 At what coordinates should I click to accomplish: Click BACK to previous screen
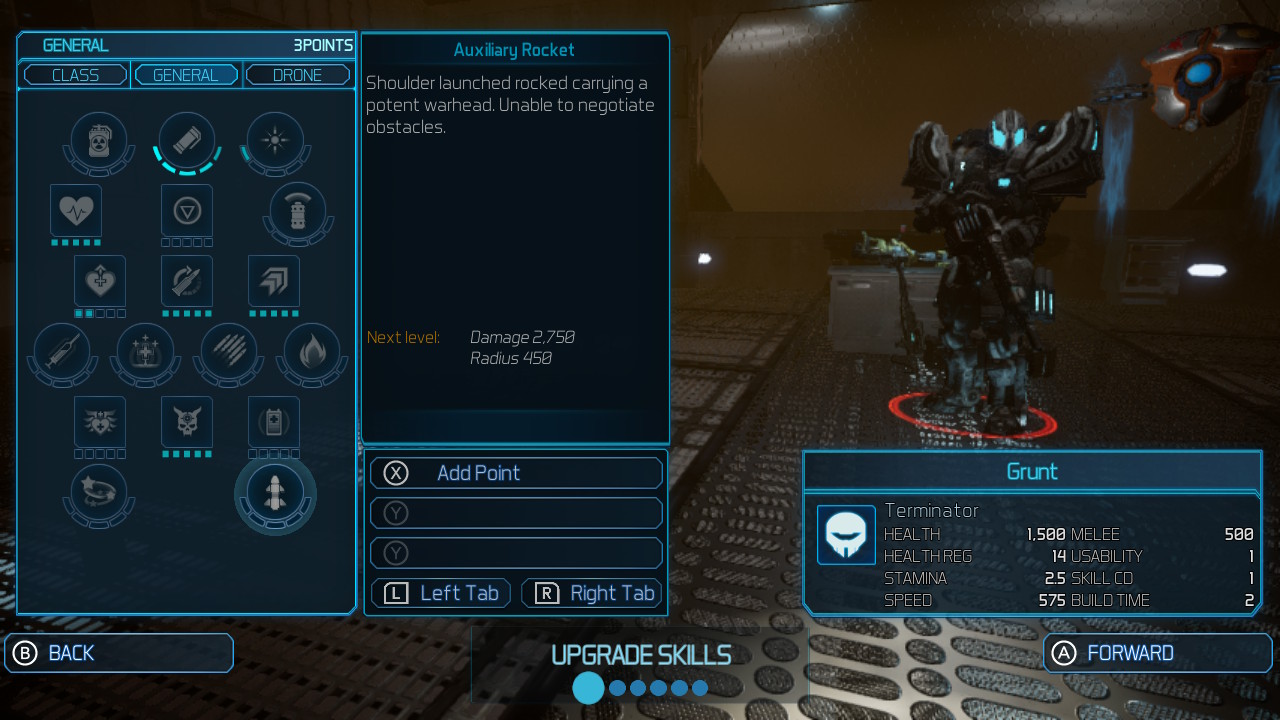[x=118, y=652]
